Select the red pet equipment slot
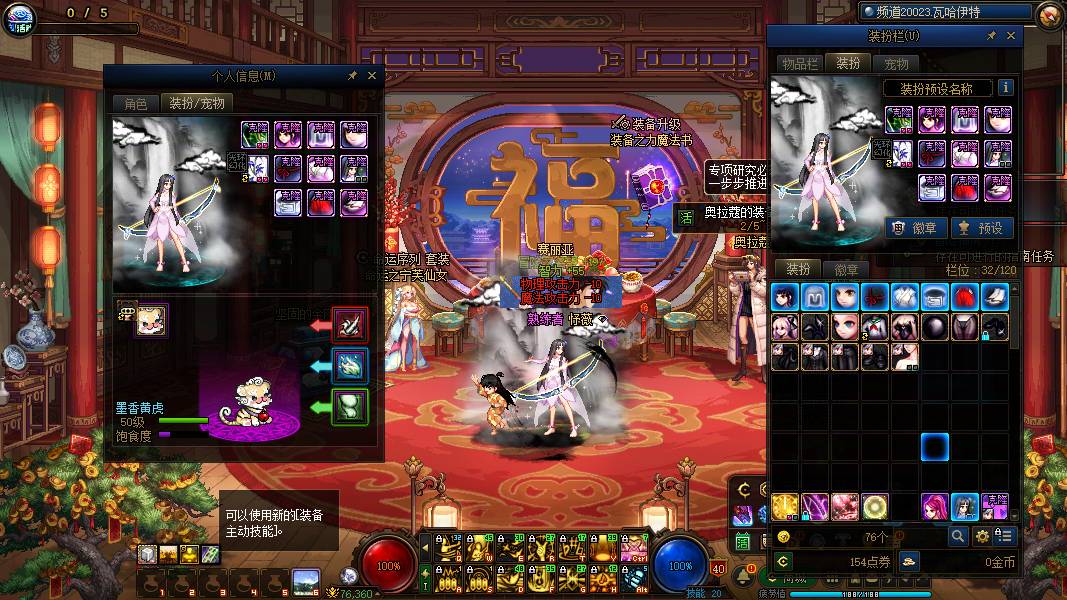The image size is (1067, 600). [x=350, y=324]
